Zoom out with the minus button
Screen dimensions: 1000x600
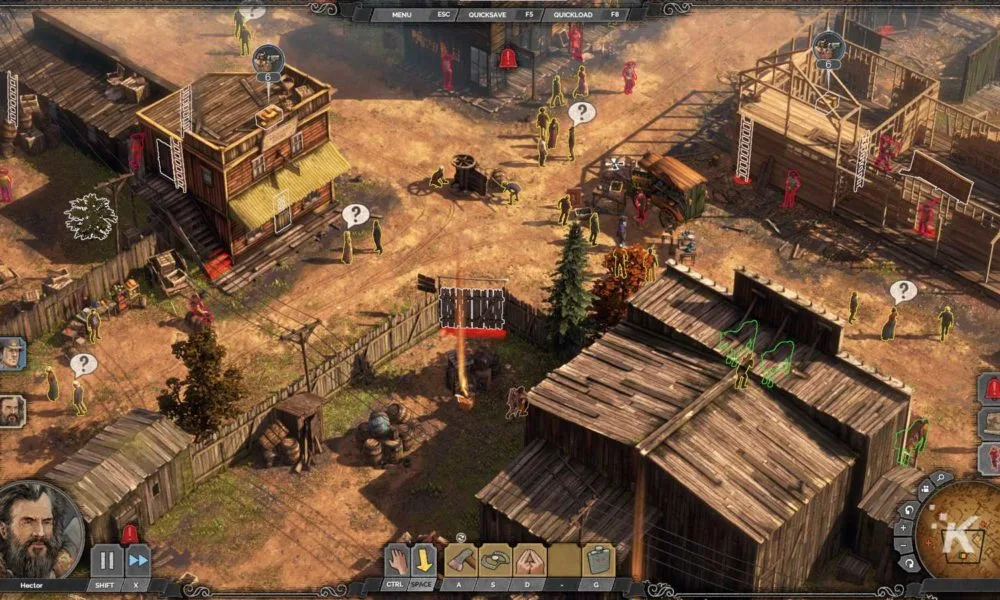click(904, 546)
